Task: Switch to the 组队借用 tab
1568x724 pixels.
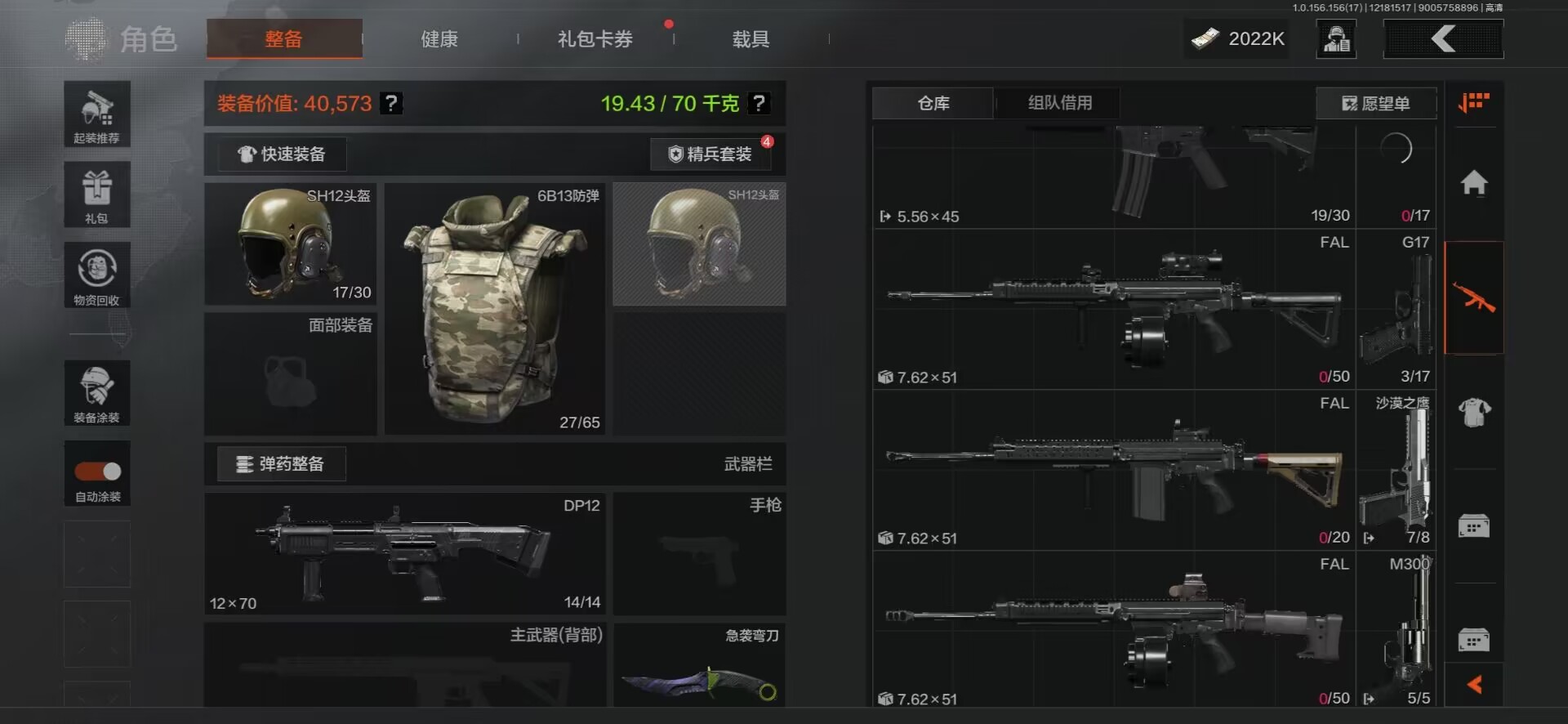Action: pos(1059,103)
